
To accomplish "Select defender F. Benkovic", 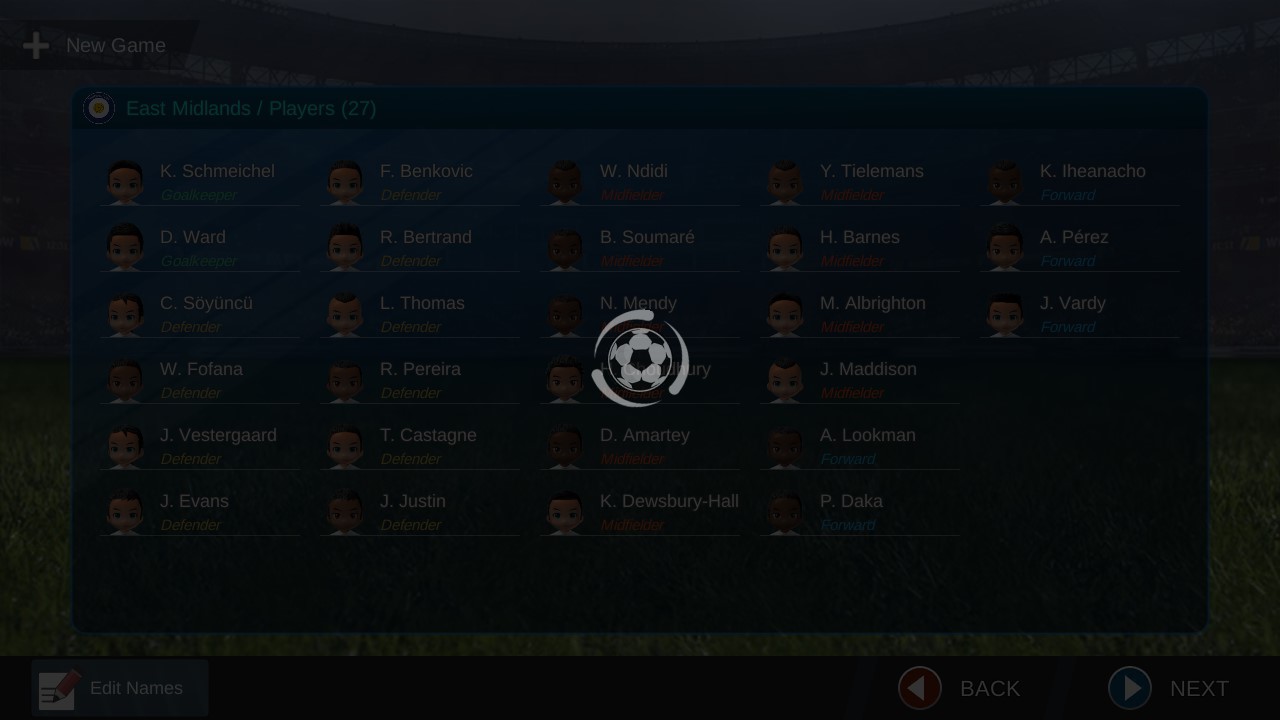I will click(x=420, y=182).
